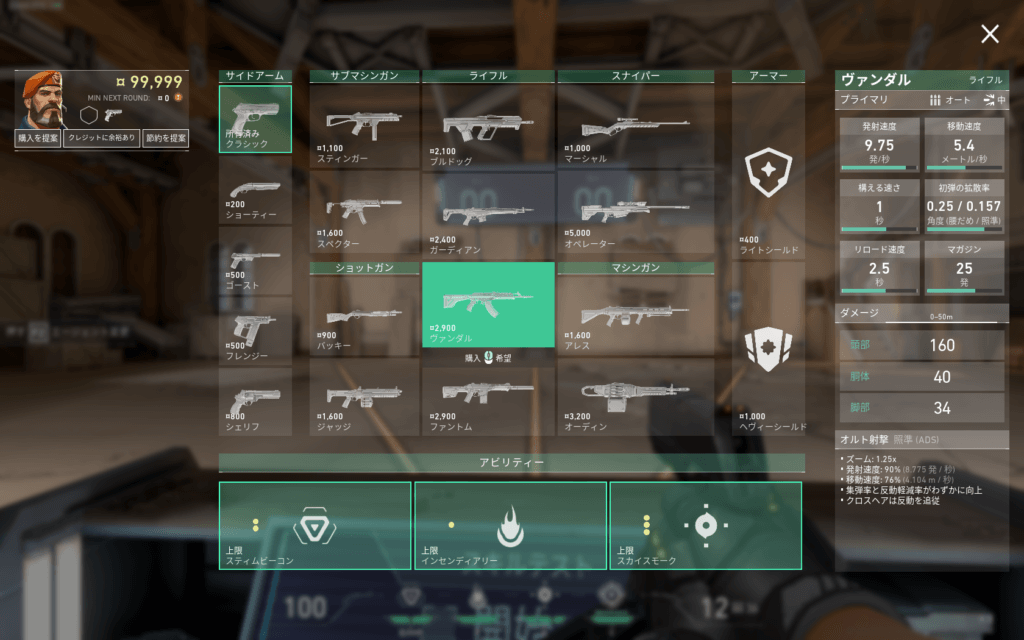
Task: Buy the Shorty sidearm for 200
Action: pyautogui.click(x=255, y=196)
